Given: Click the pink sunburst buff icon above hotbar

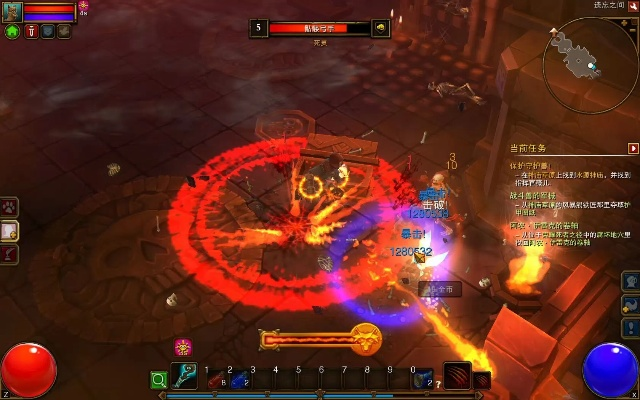Looking at the screenshot, I should tap(183, 347).
